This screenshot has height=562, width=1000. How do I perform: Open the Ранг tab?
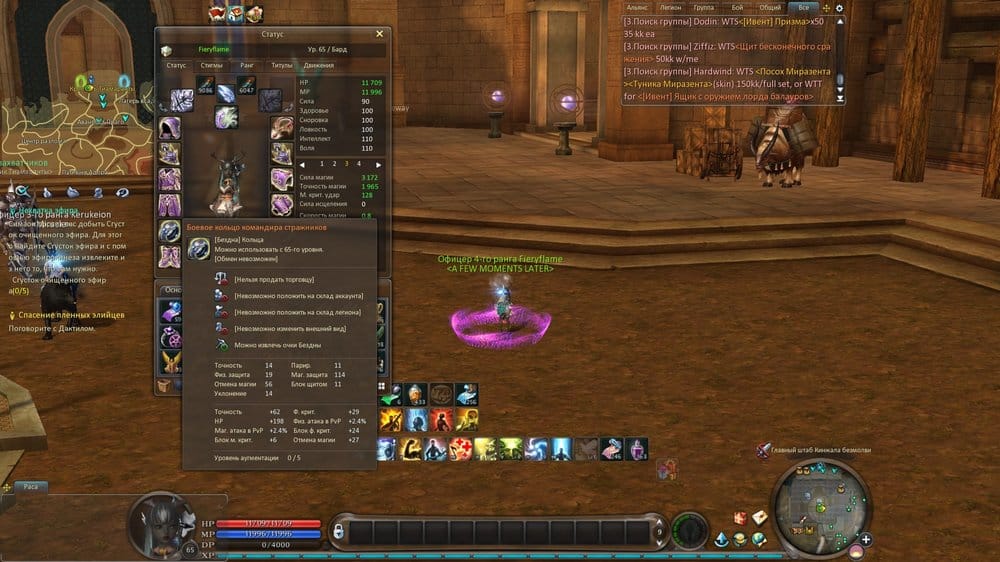[247, 65]
